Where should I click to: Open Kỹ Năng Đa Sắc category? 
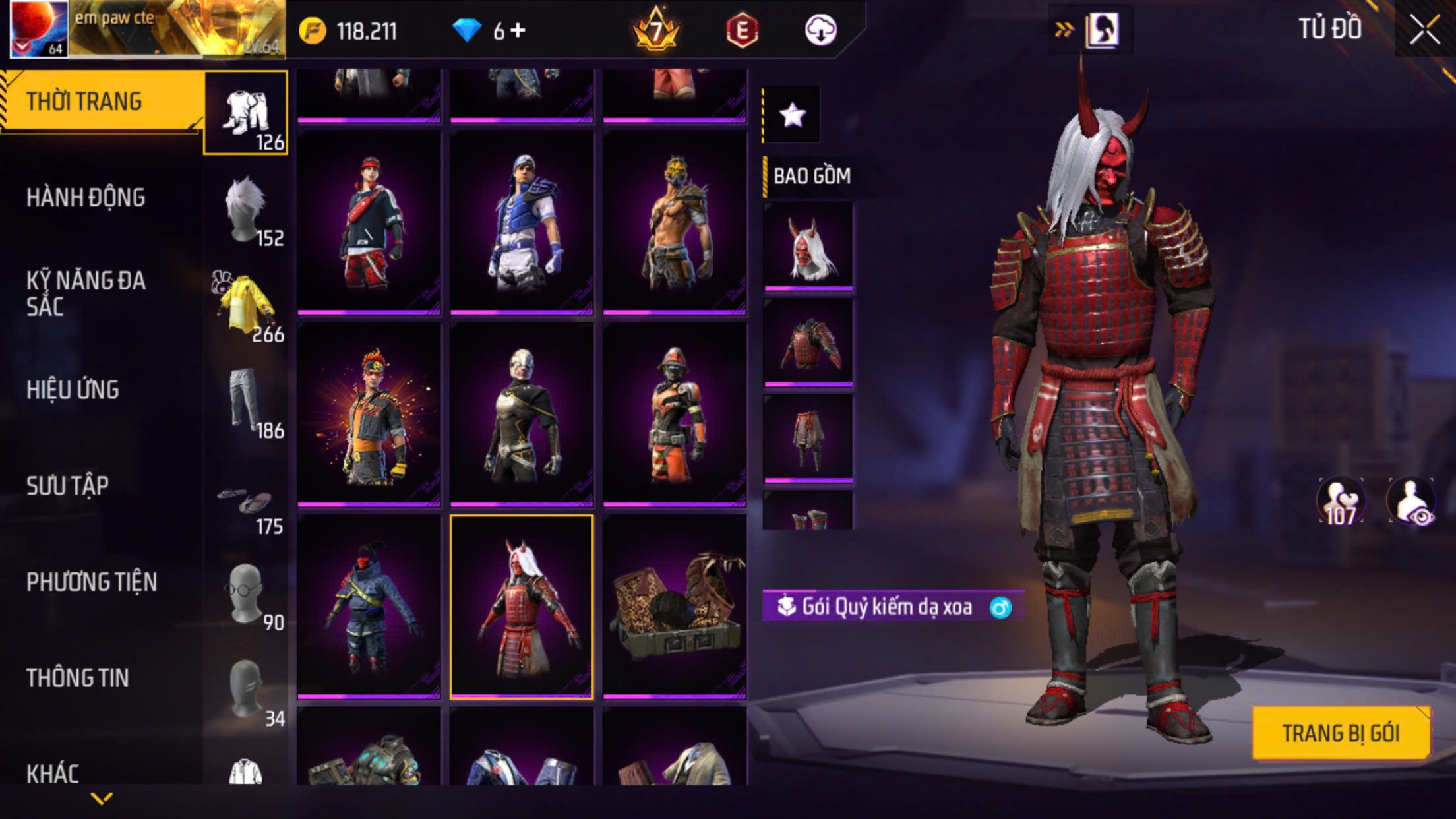(x=86, y=293)
